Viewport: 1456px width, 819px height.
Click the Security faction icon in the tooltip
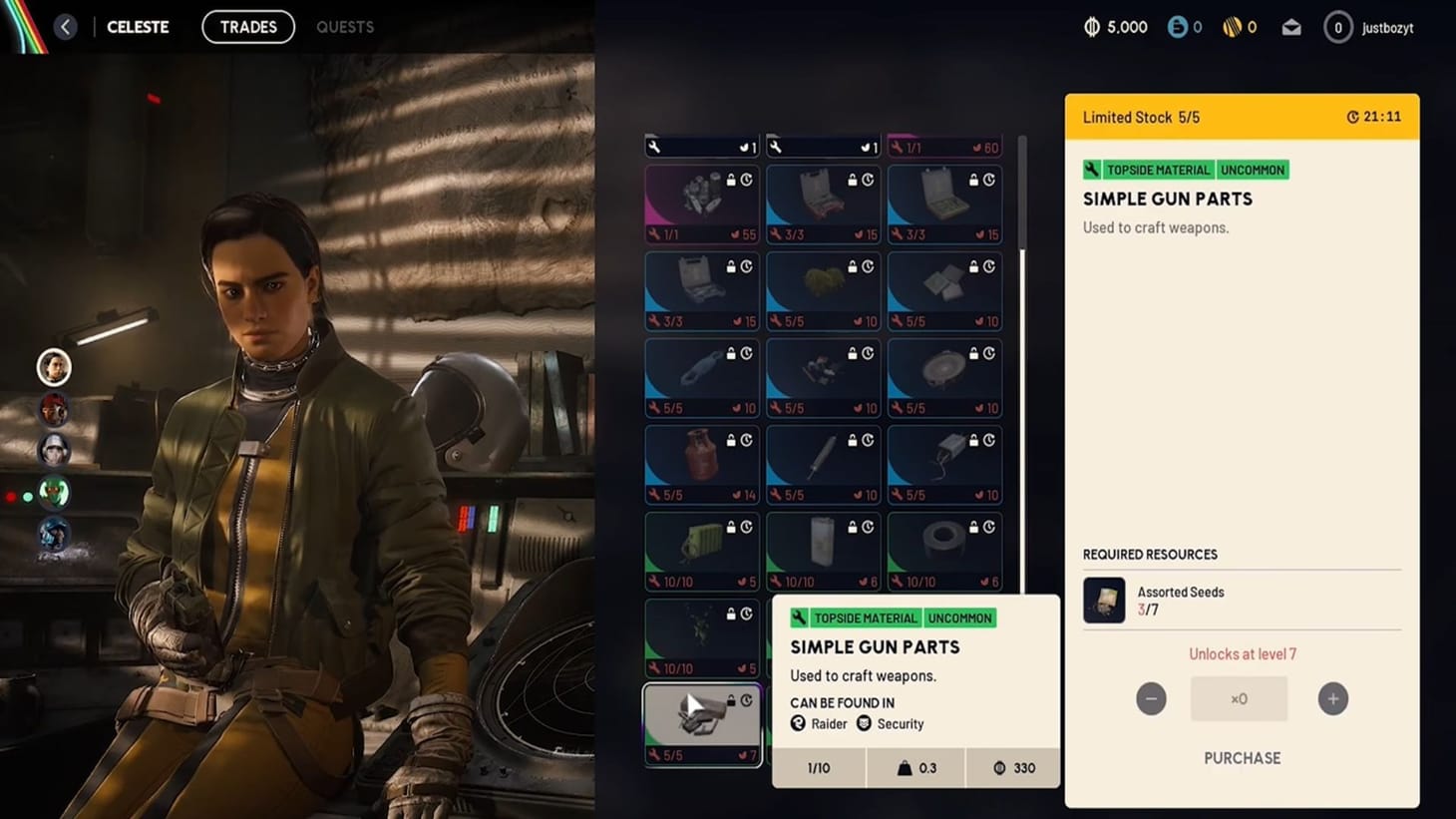864,723
